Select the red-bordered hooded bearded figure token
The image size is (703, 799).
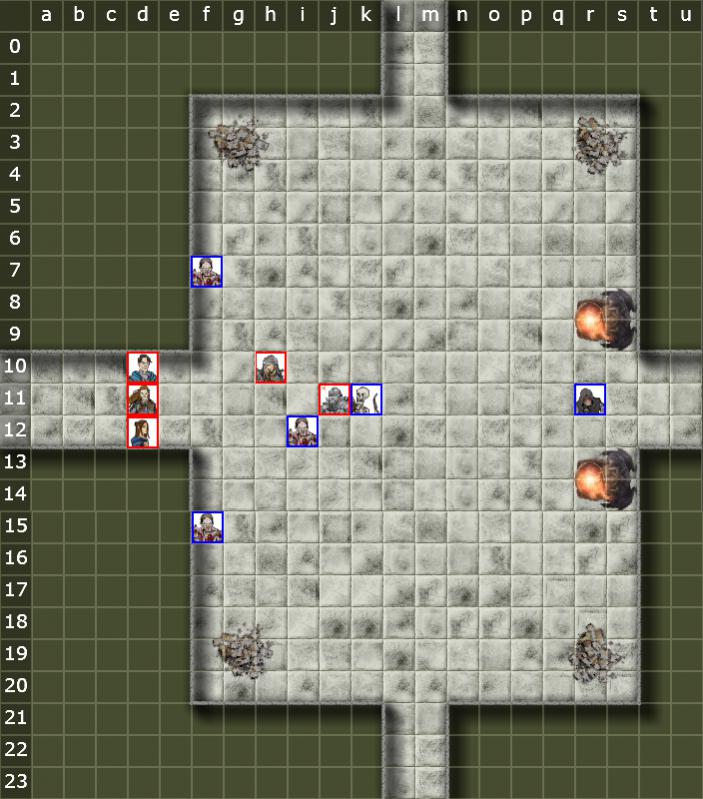(x=271, y=367)
